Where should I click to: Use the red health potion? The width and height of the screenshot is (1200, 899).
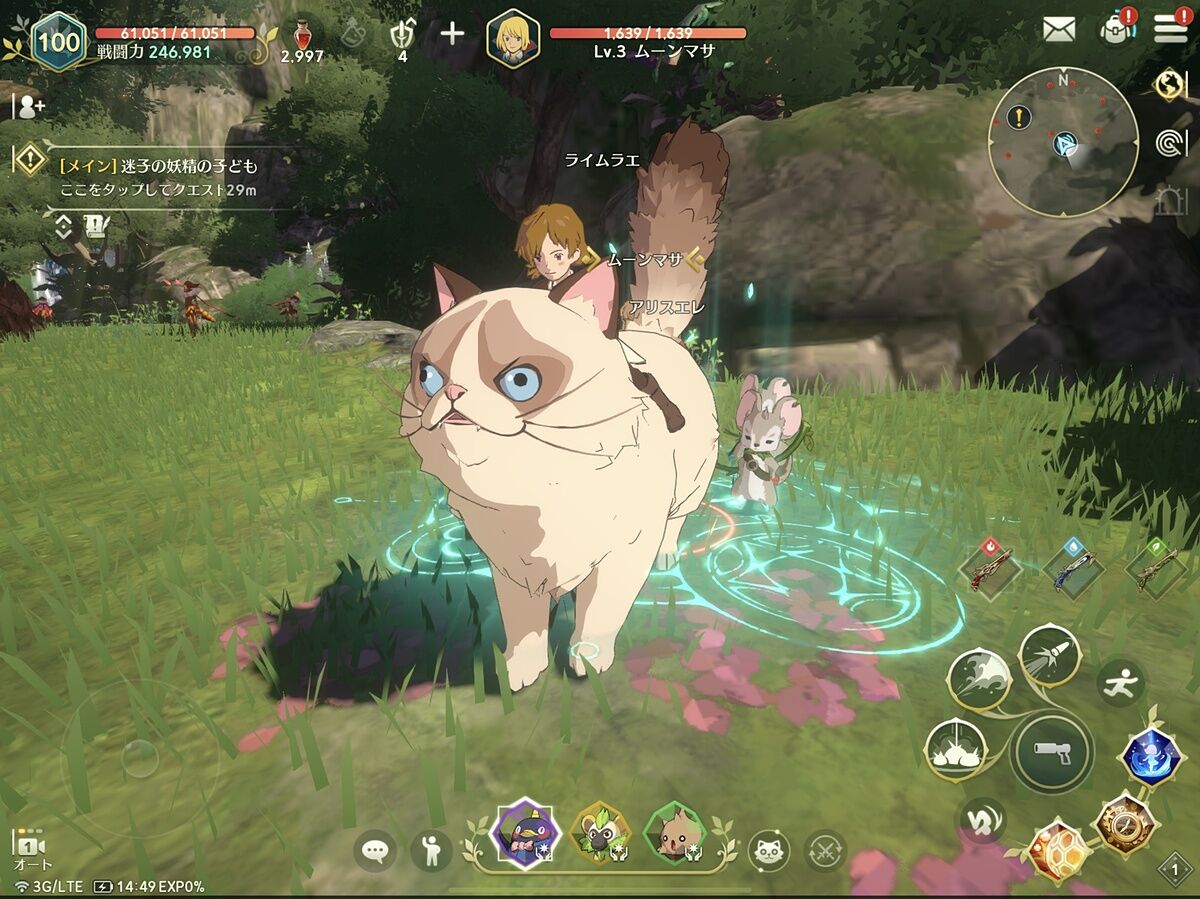point(301,36)
